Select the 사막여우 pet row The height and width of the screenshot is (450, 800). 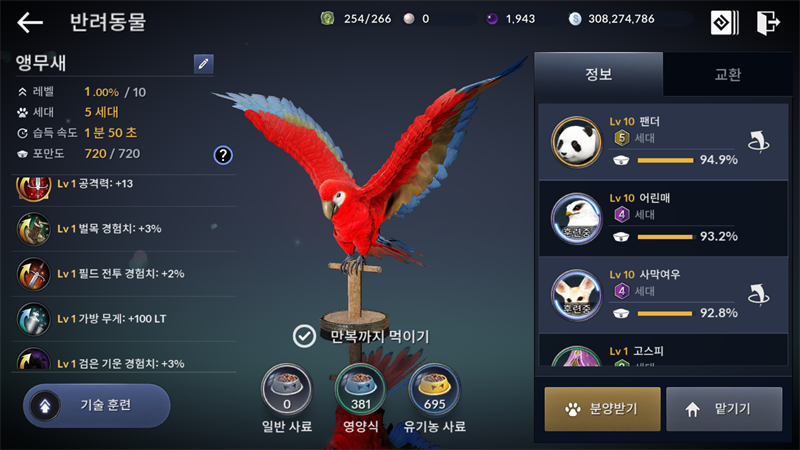pyautogui.click(x=660, y=294)
